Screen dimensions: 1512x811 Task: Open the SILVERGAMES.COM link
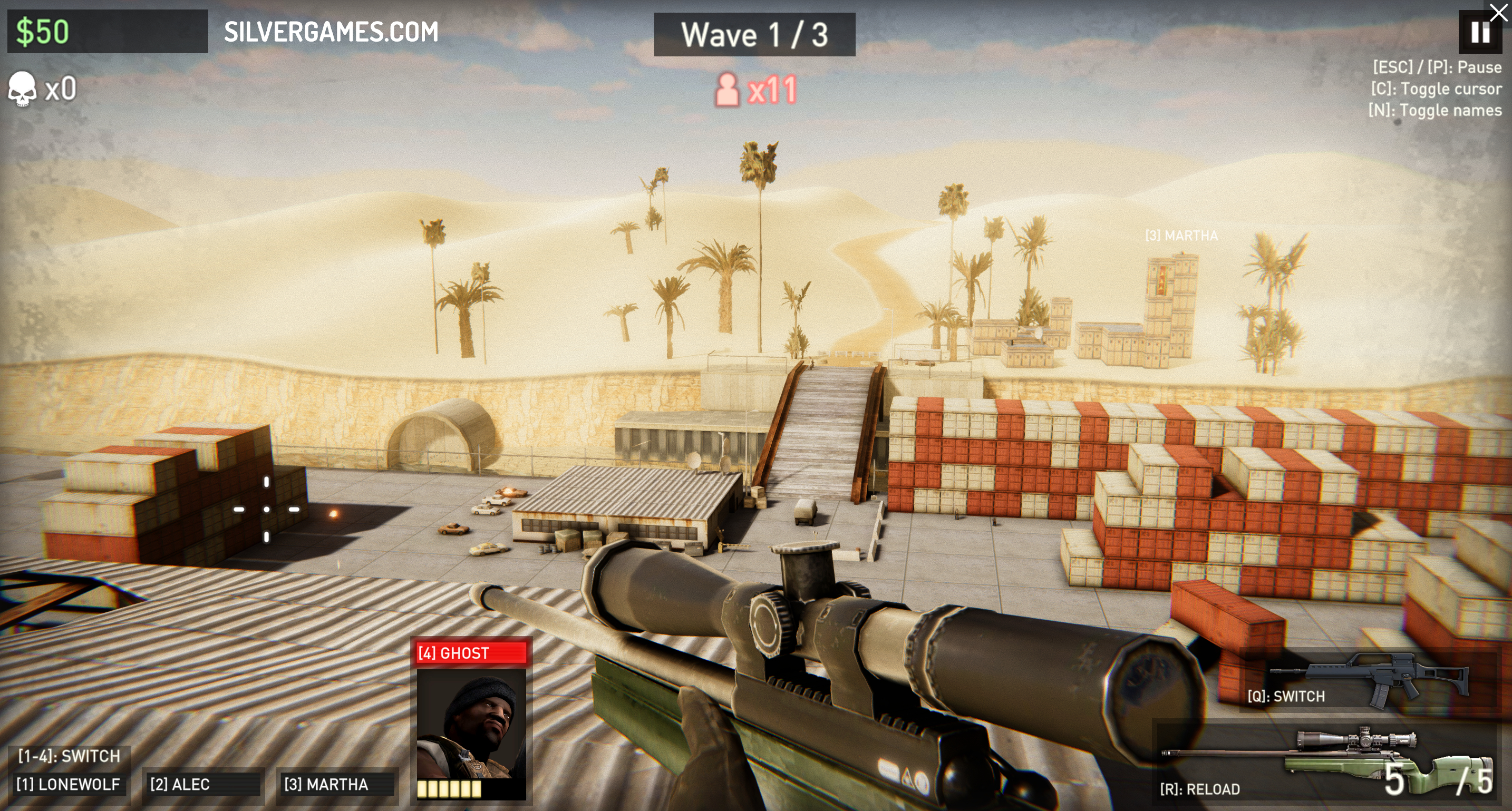click(331, 32)
